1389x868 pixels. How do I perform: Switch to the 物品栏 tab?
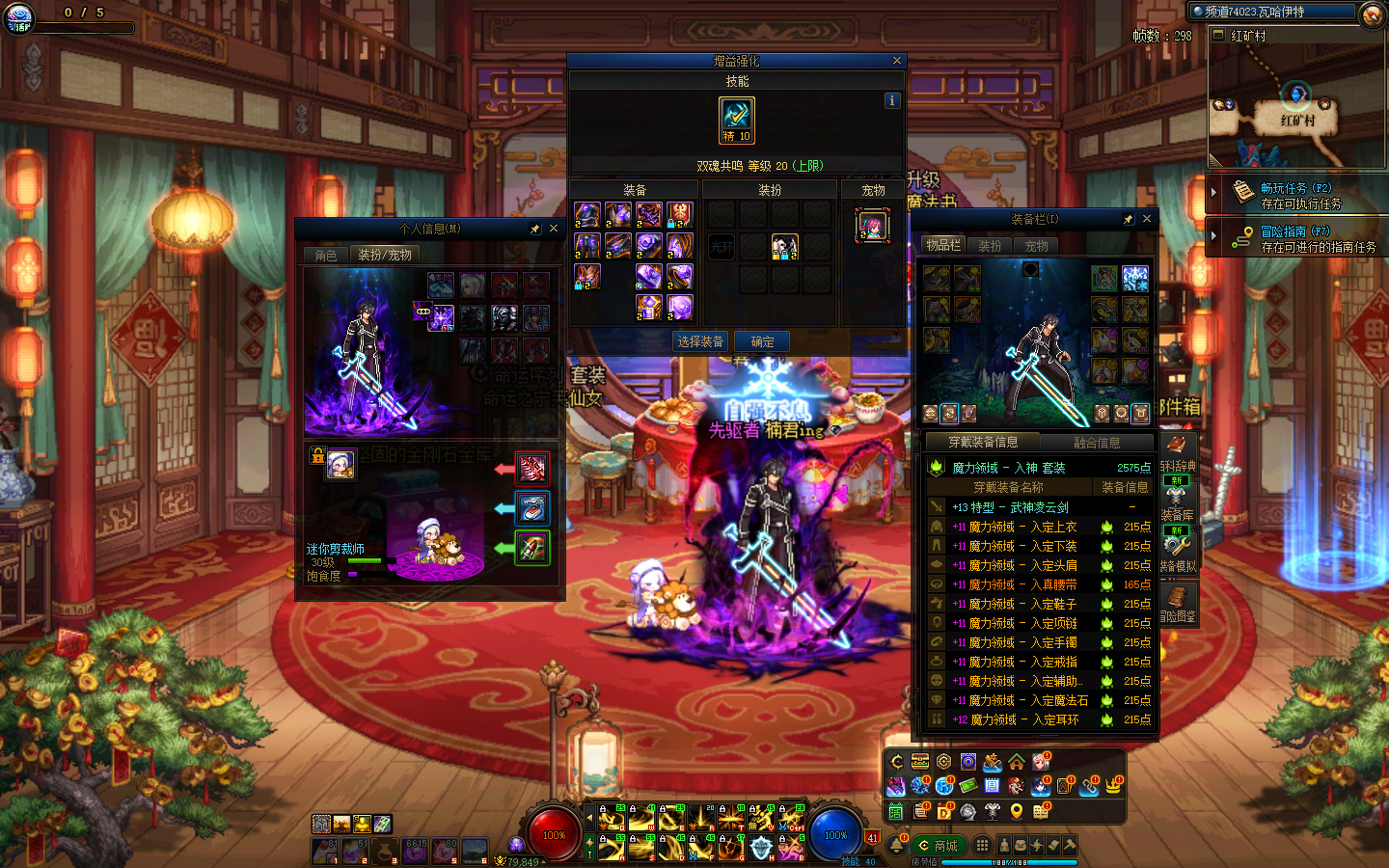[943, 246]
